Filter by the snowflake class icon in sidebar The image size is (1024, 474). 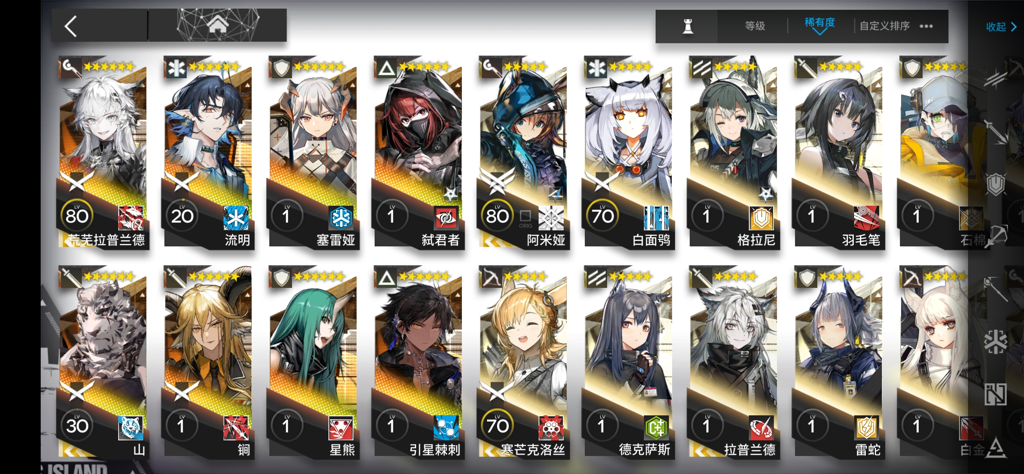point(995,342)
